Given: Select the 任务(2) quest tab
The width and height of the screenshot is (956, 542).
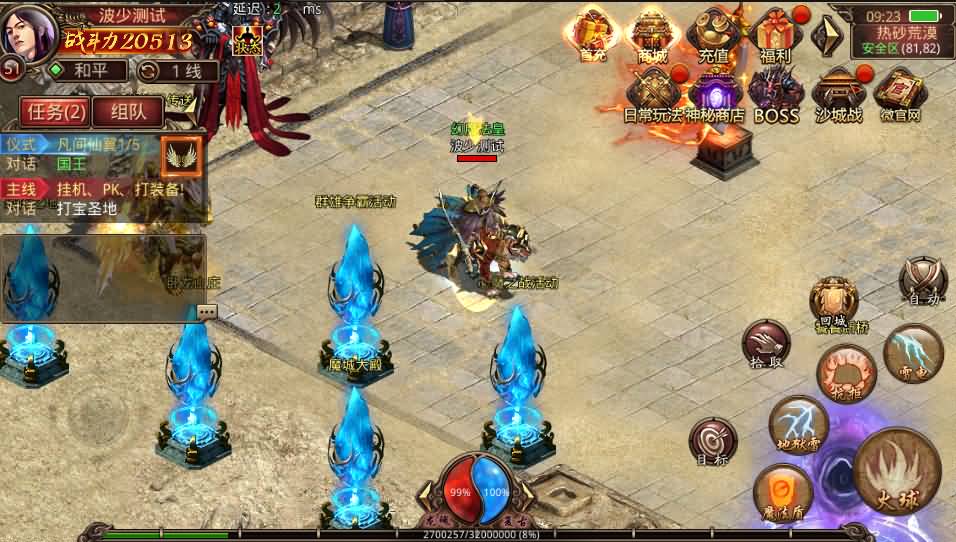Looking at the screenshot, I should (x=53, y=112).
